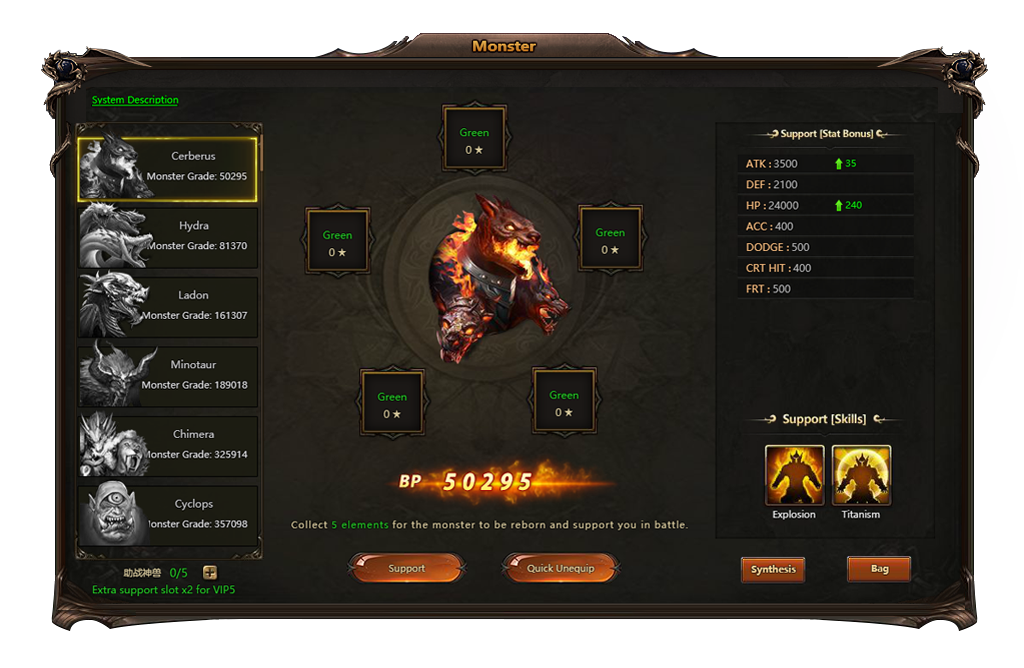Viewport: 1024px width, 668px height.
Task: Click the Quick Unequip button
Action: click(560, 568)
